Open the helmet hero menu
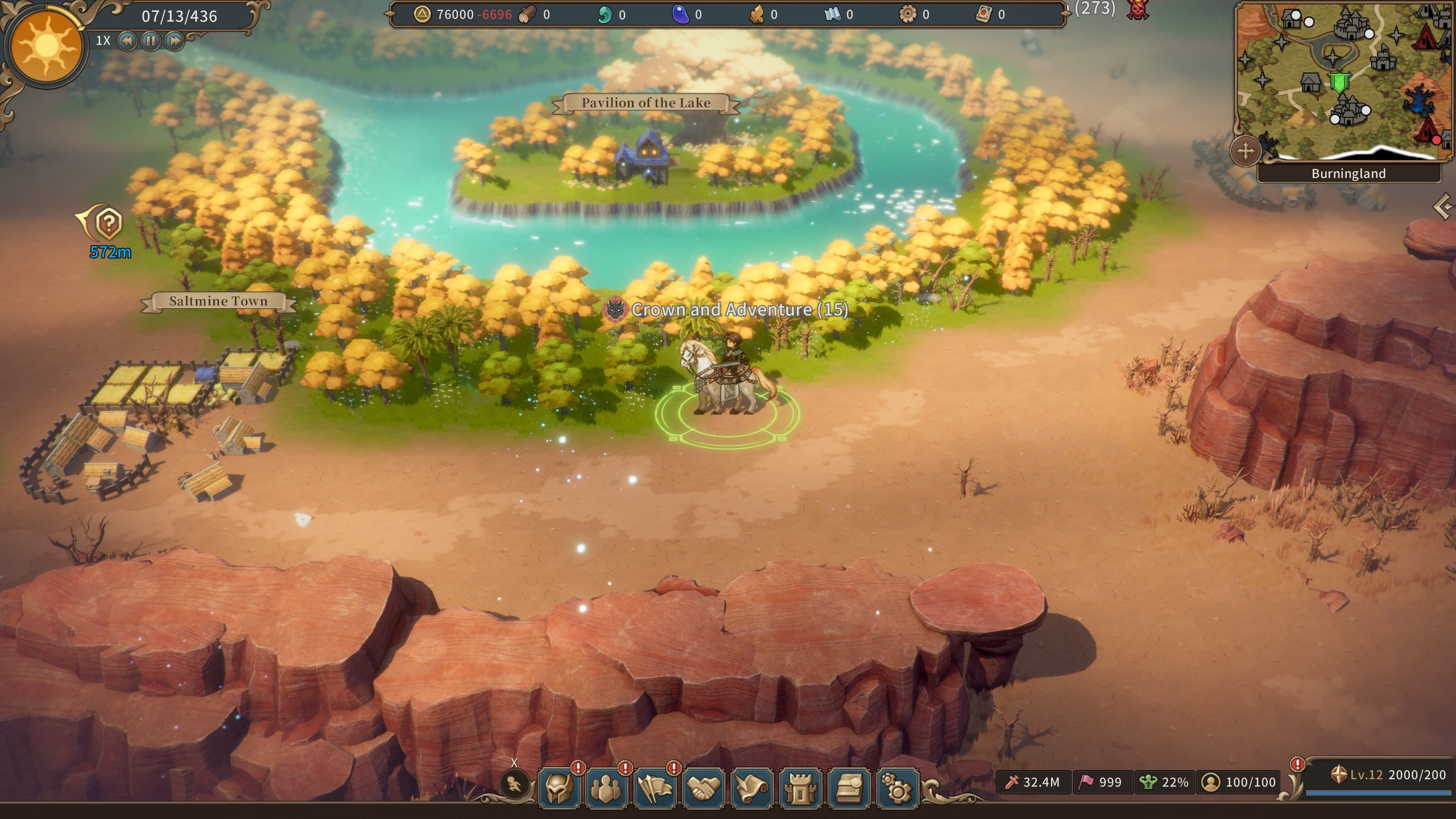 tap(559, 788)
